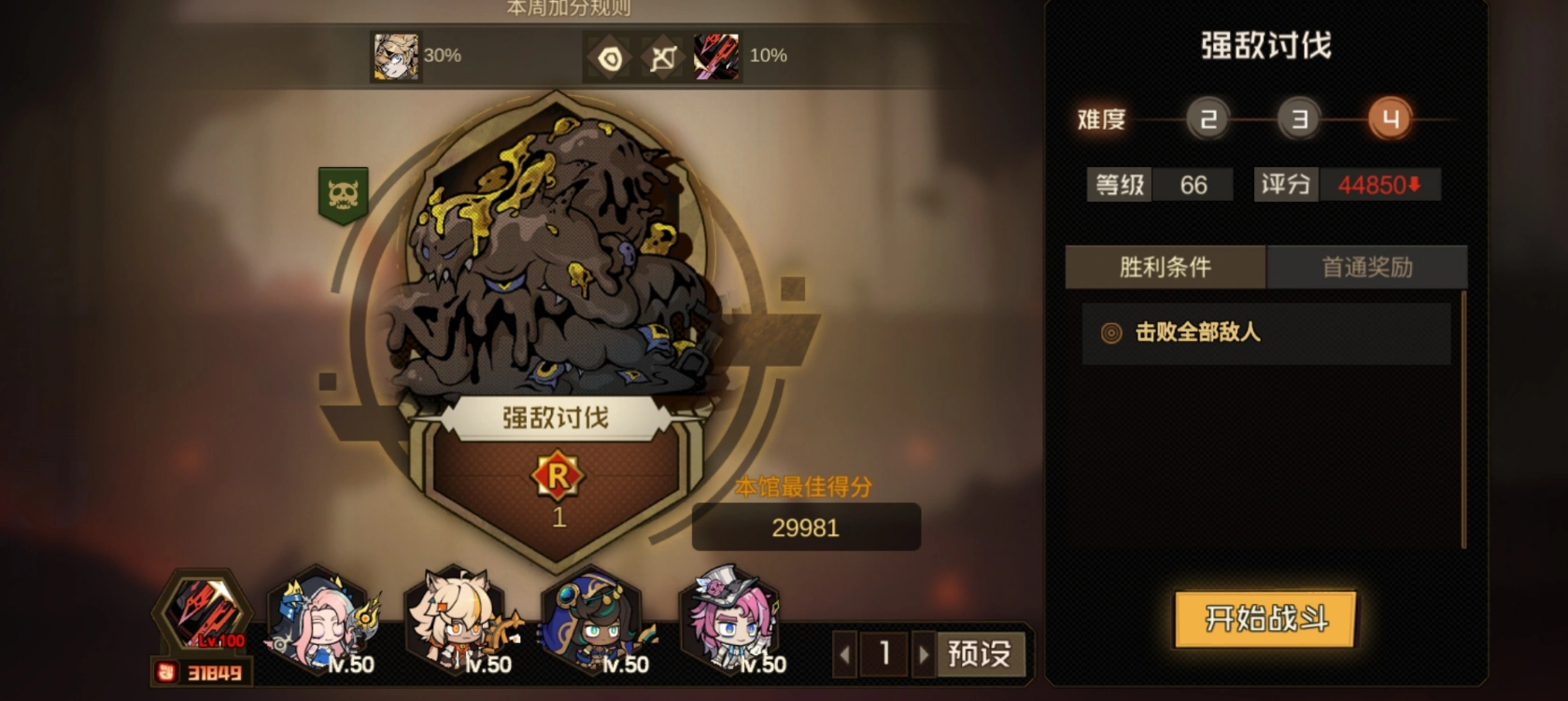Image resolution: width=1568 pixels, height=701 pixels.
Task: Choose difficulty level 4
Action: coord(1390,119)
